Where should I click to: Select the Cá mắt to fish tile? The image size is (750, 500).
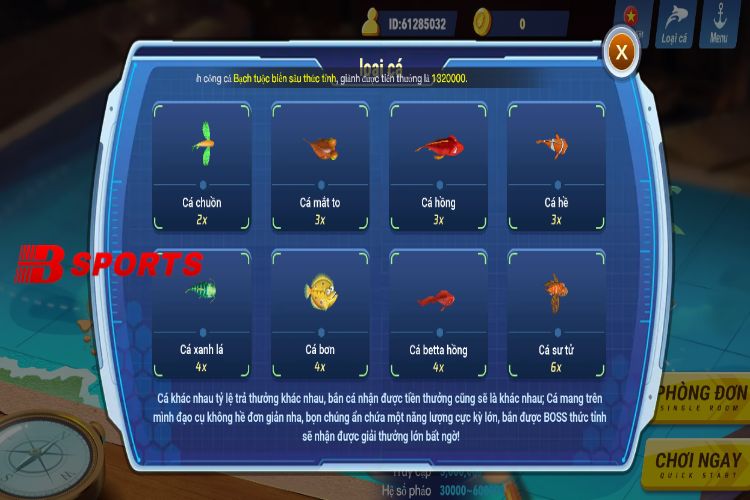[320, 166]
